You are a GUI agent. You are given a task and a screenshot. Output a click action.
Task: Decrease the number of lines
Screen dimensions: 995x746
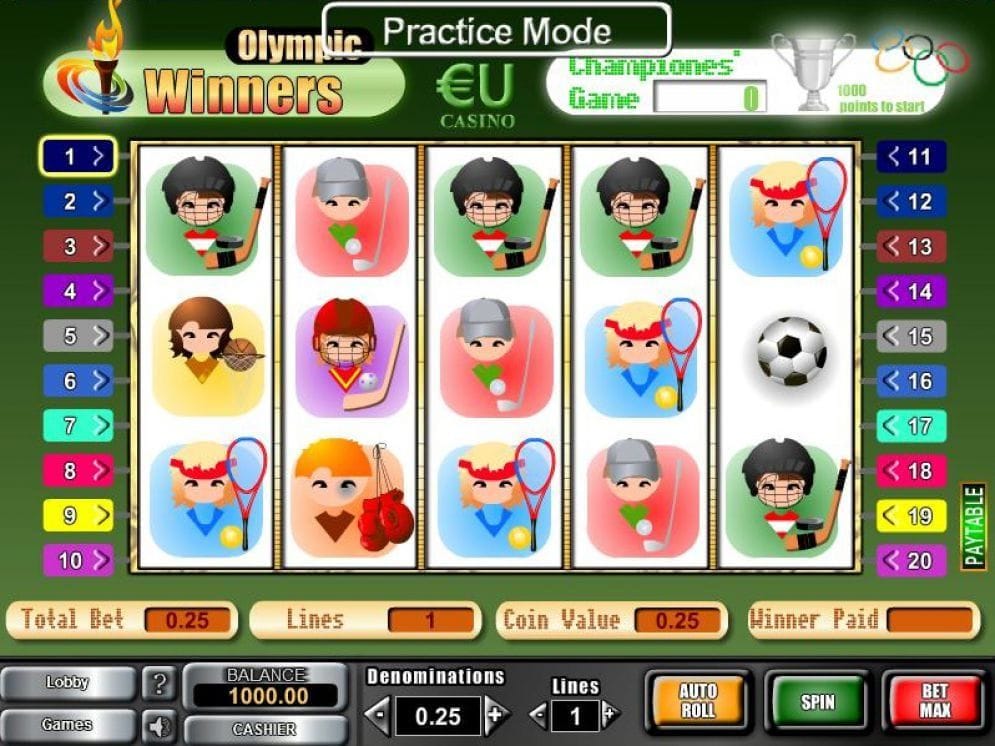click(537, 715)
